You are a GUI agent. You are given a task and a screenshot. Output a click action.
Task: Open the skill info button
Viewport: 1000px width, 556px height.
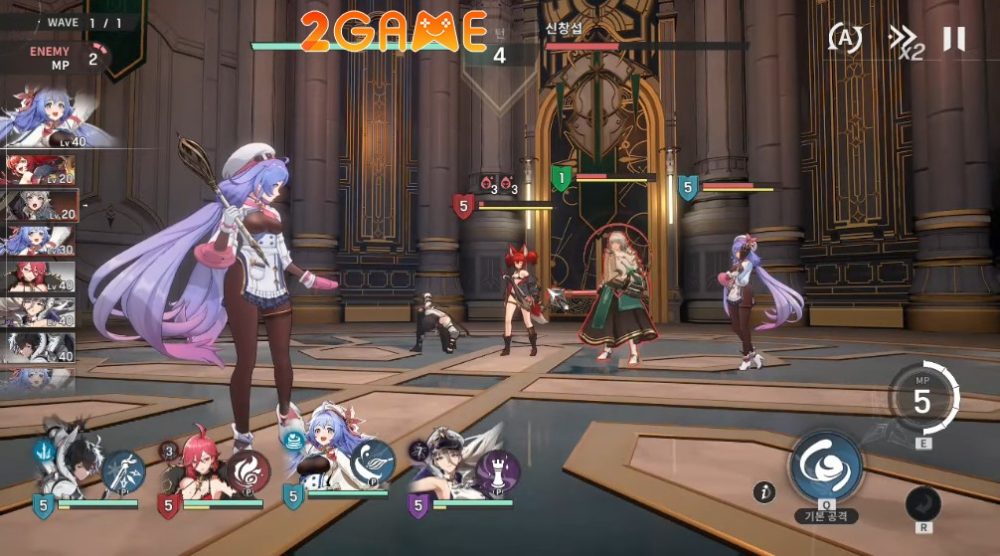click(x=765, y=491)
